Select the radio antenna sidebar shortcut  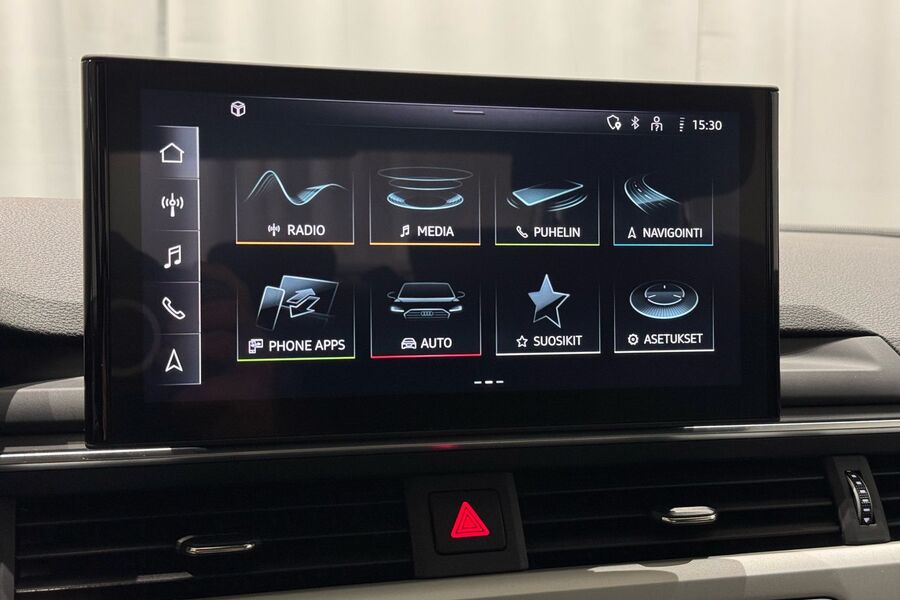click(173, 205)
